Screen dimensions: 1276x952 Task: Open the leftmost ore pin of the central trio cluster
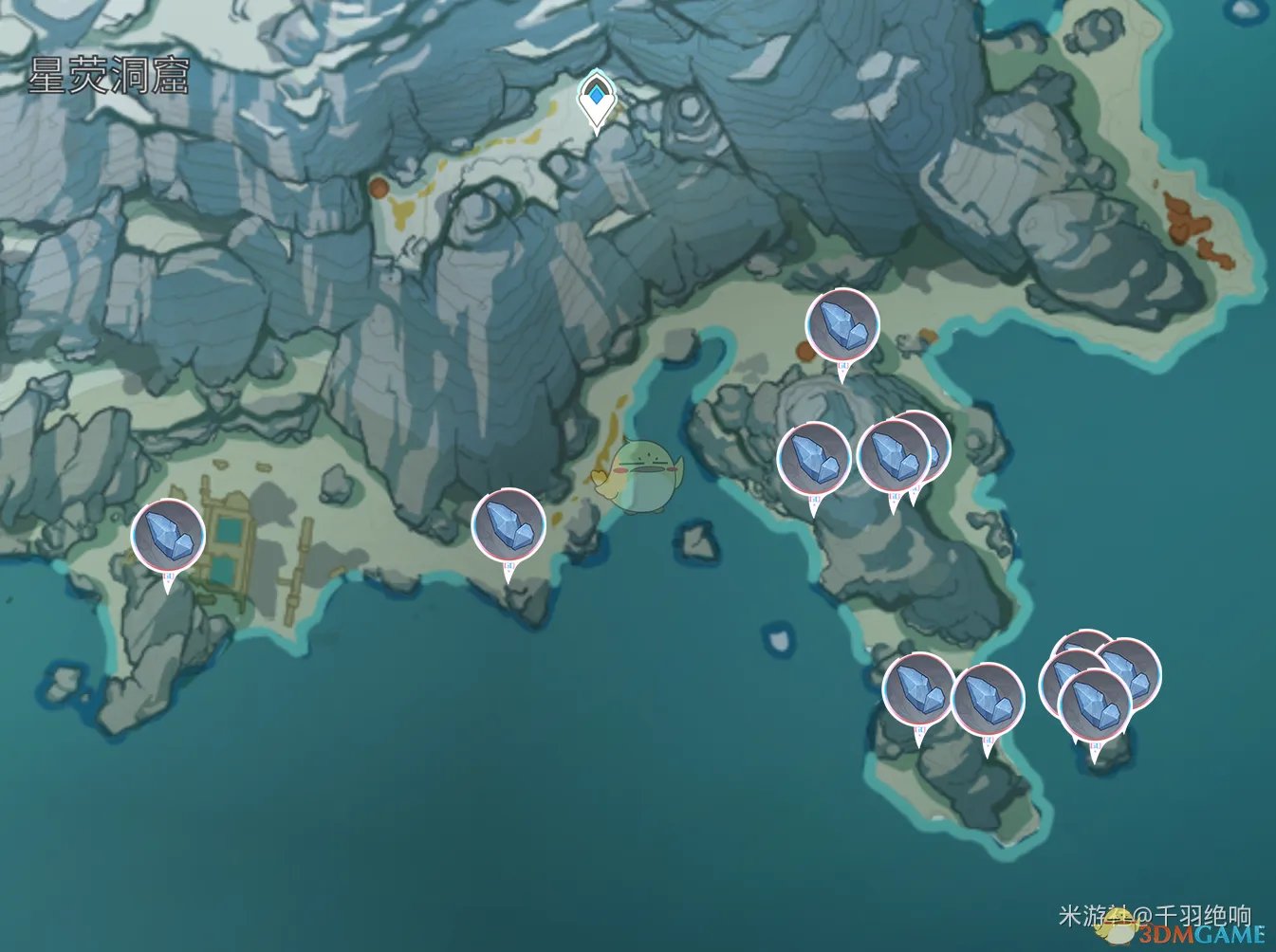pyautogui.click(x=812, y=460)
